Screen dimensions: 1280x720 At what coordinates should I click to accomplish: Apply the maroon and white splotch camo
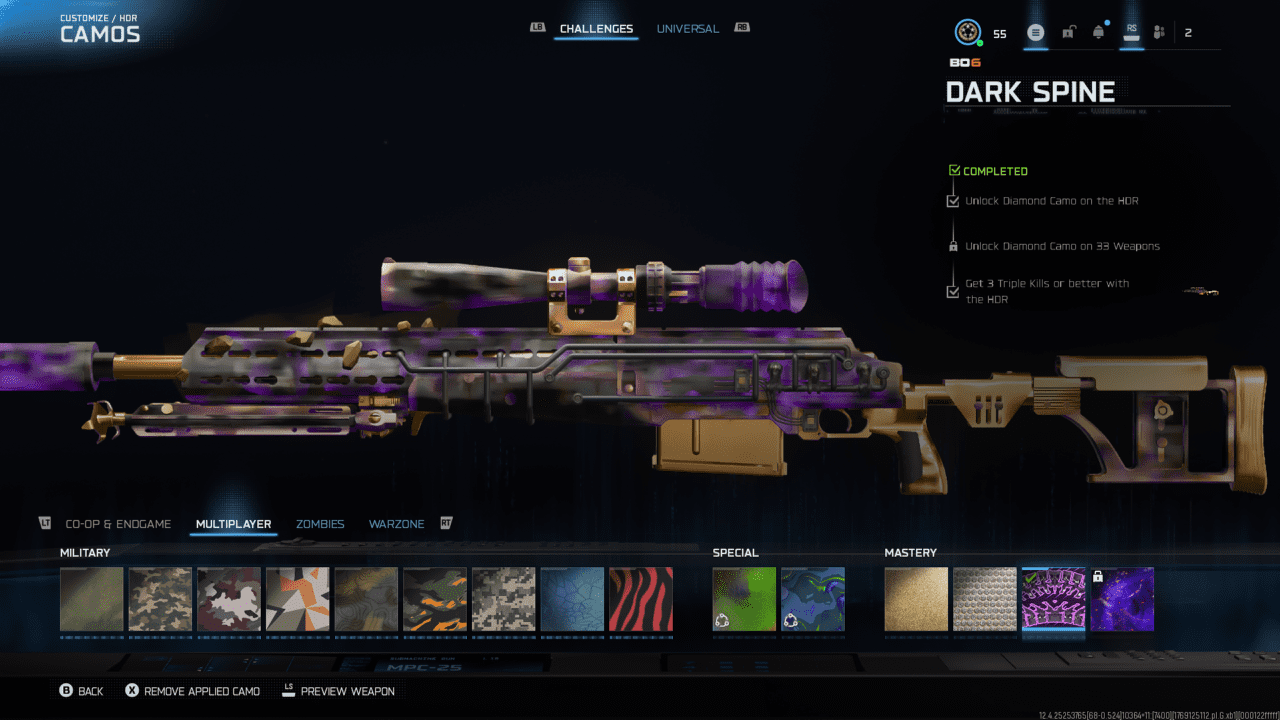229,599
